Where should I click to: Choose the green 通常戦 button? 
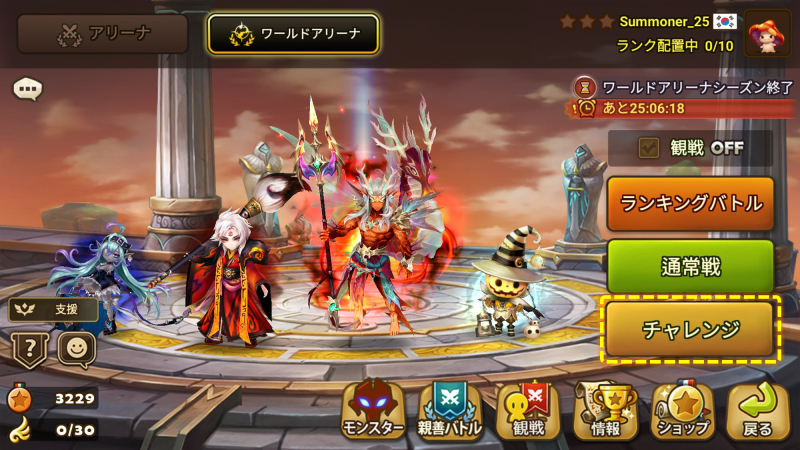point(691,266)
